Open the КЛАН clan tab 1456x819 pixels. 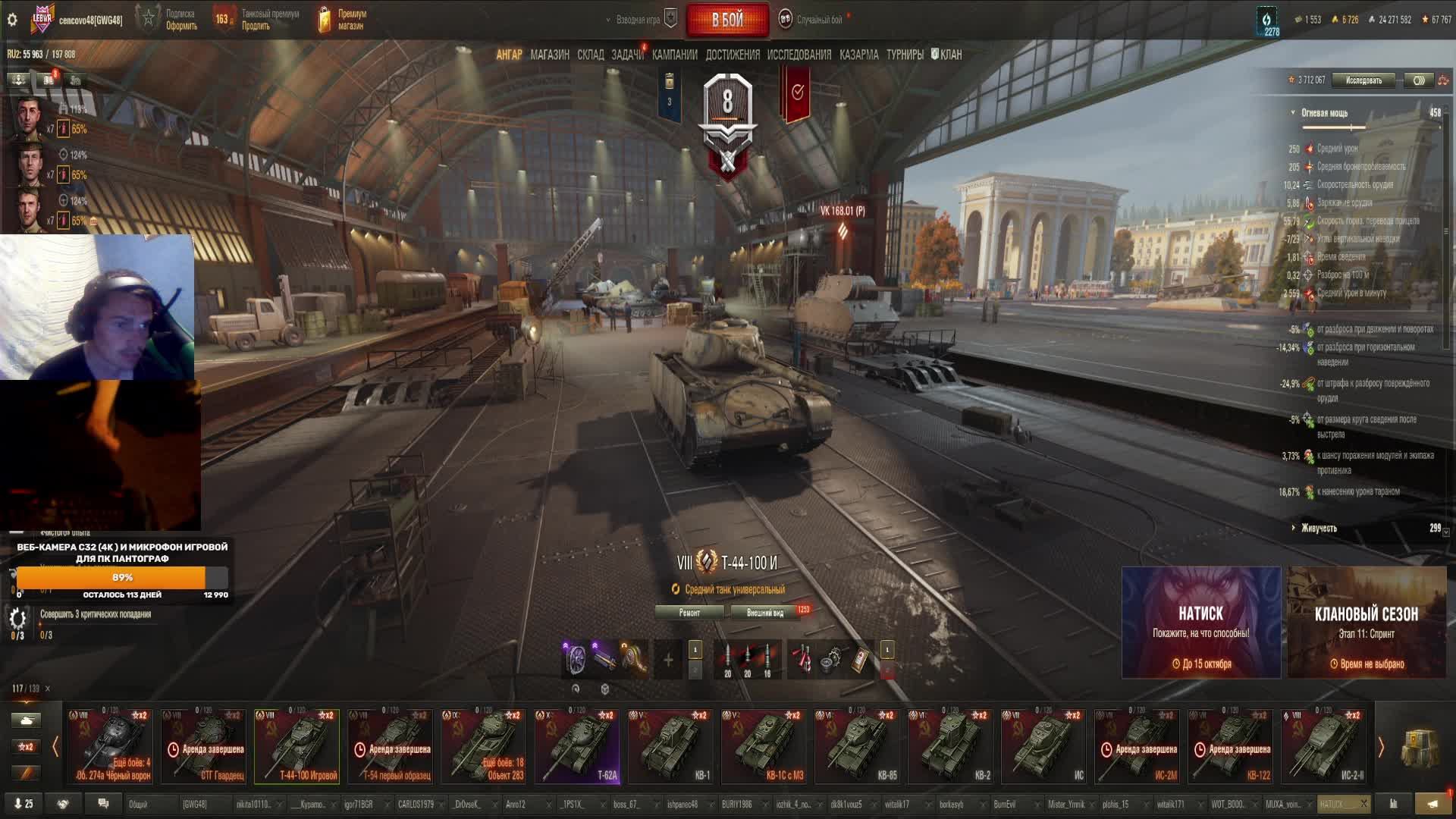pyautogui.click(x=947, y=55)
